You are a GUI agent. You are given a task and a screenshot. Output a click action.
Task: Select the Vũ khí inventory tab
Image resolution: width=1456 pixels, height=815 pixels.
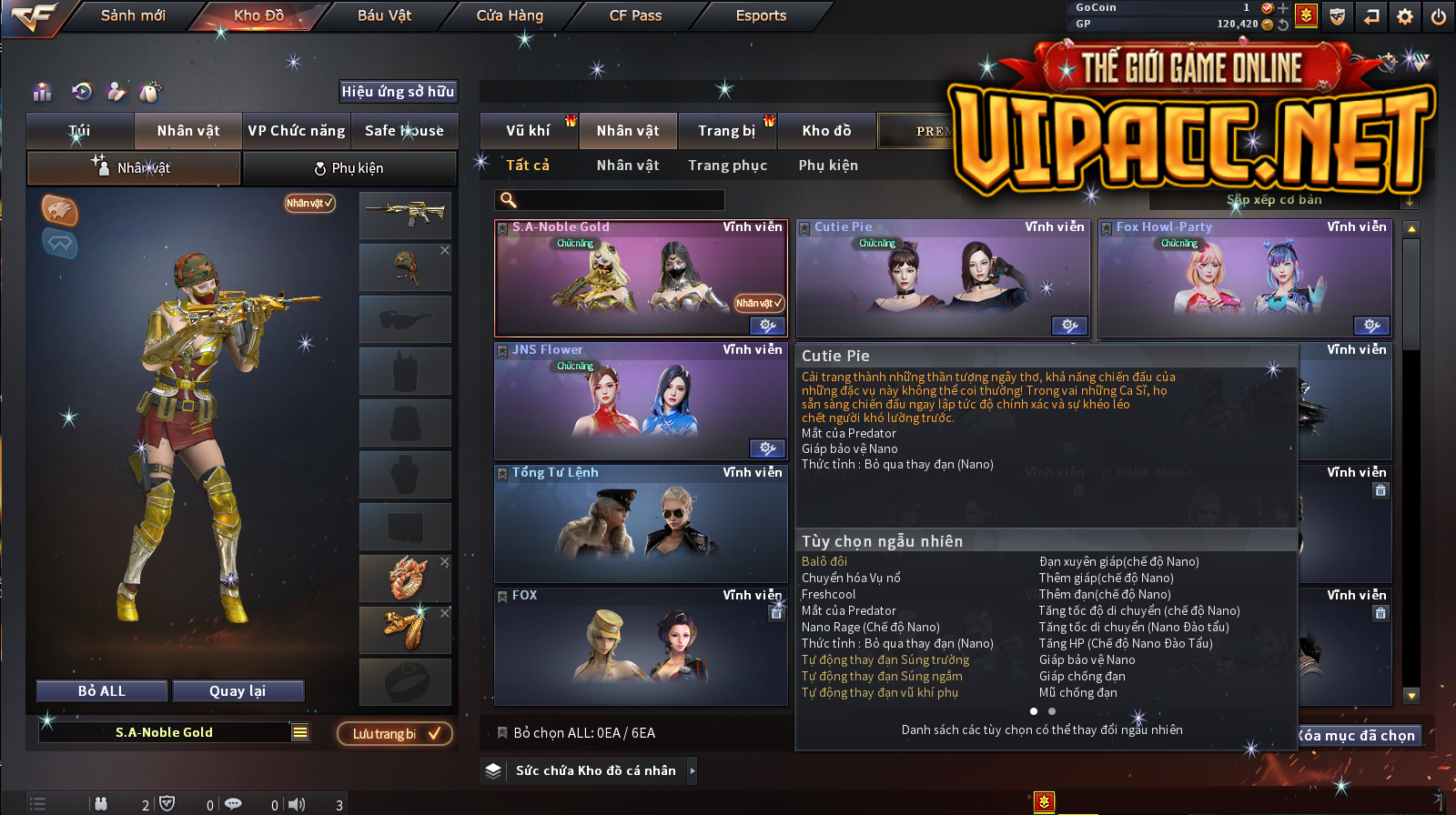[x=528, y=131]
